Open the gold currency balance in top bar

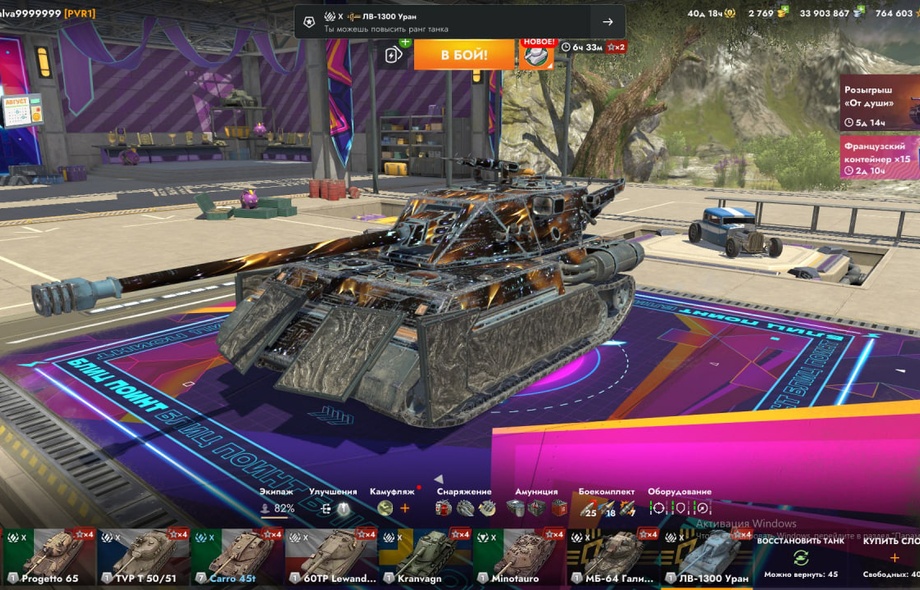pyautogui.click(x=767, y=13)
